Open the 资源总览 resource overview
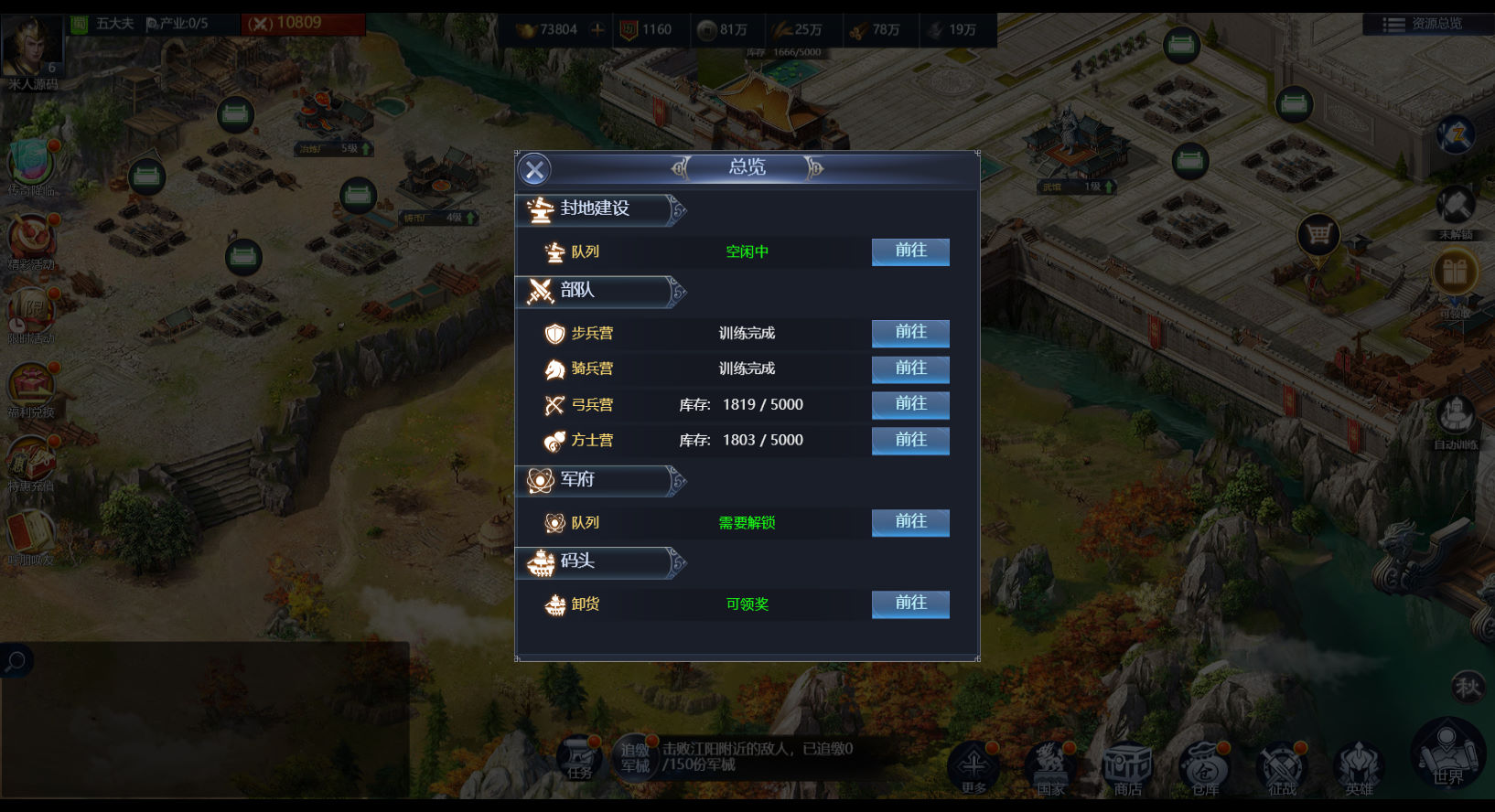 click(1425, 24)
